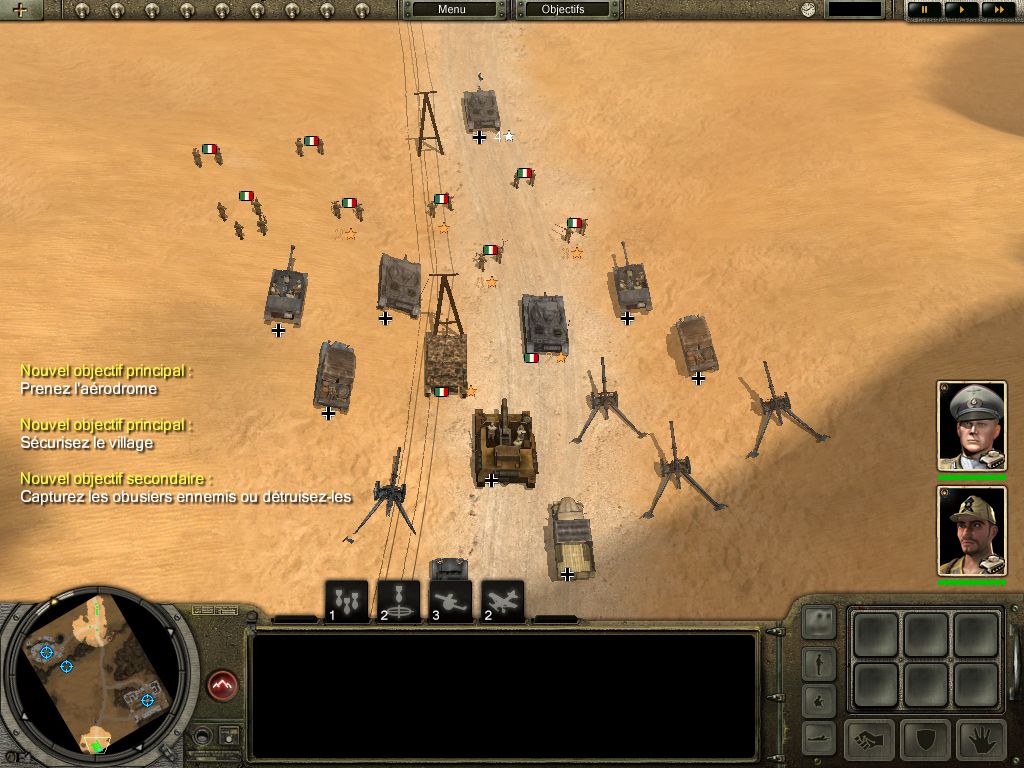Open the Objectifs panel
The width and height of the screenshot is (1024, 768).
562,10
